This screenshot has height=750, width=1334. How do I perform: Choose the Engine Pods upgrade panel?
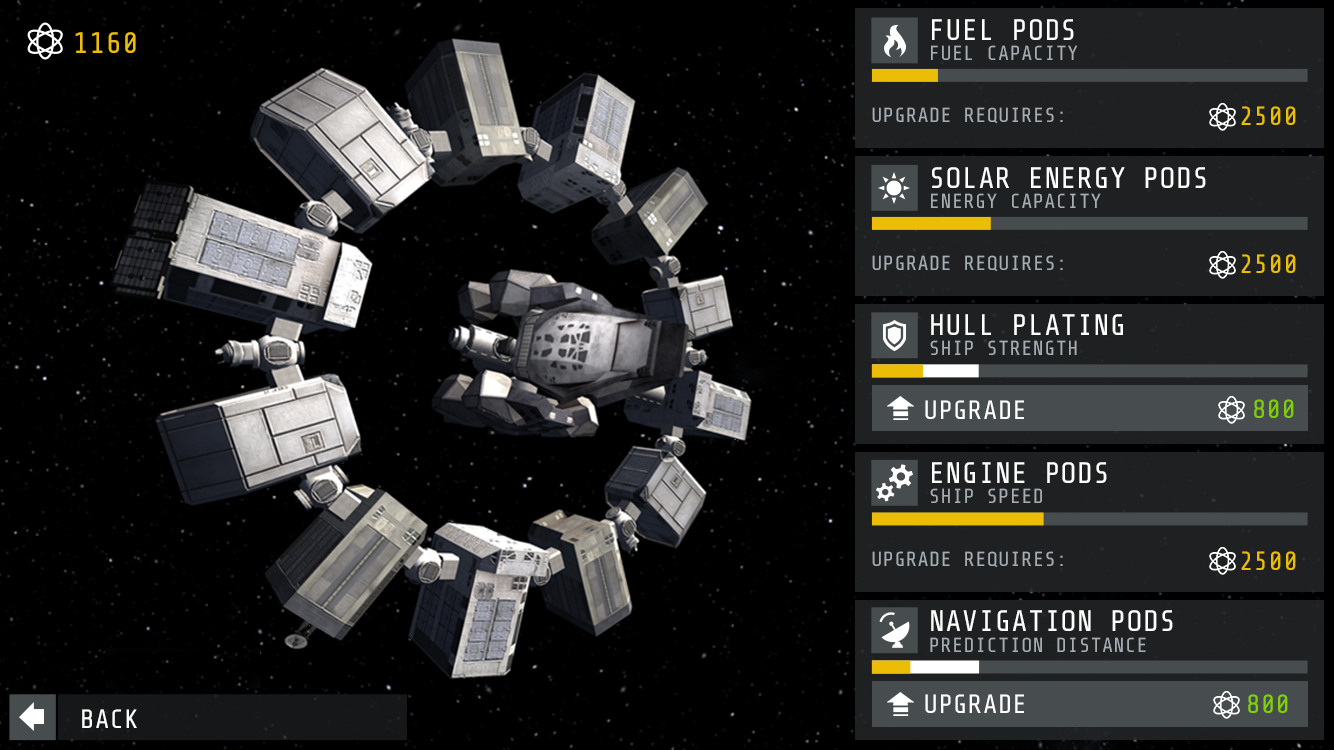tap(1089, 522)
